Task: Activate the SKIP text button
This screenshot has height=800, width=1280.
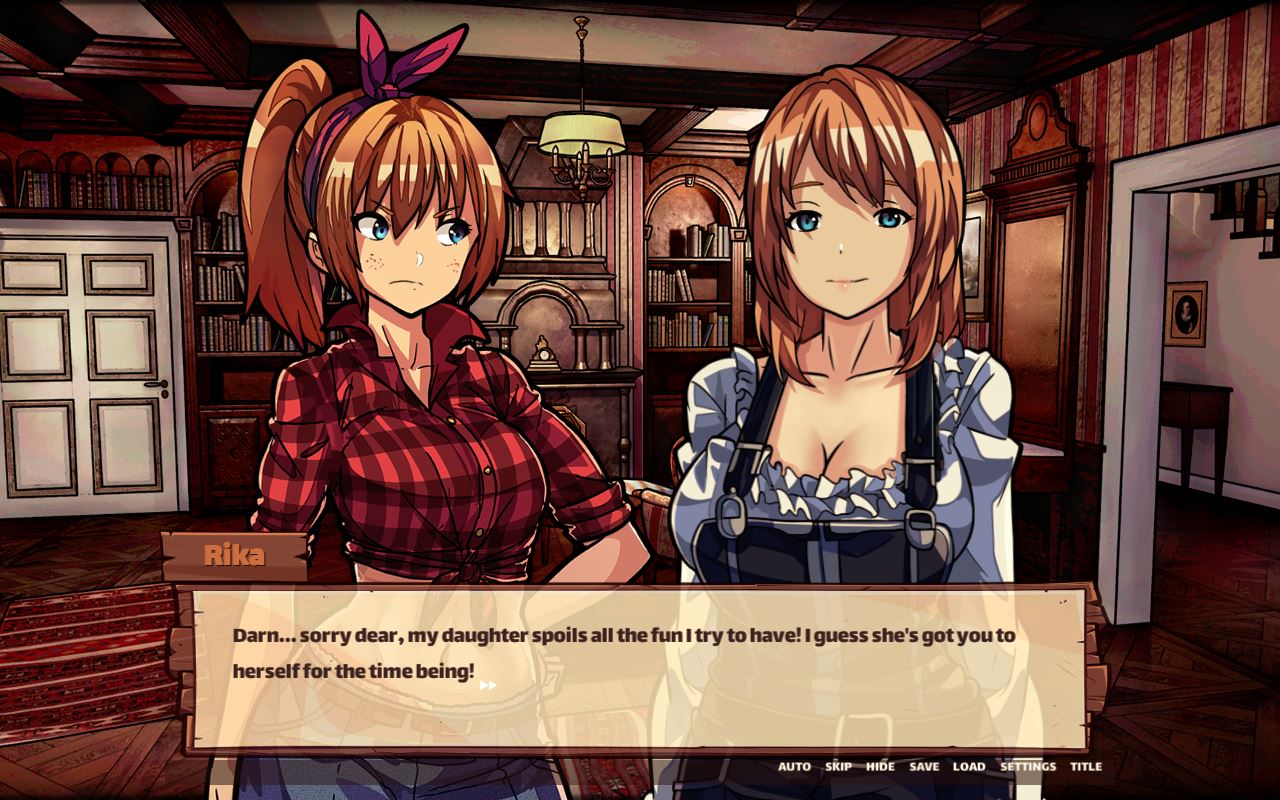Action: tap(838, 767)
